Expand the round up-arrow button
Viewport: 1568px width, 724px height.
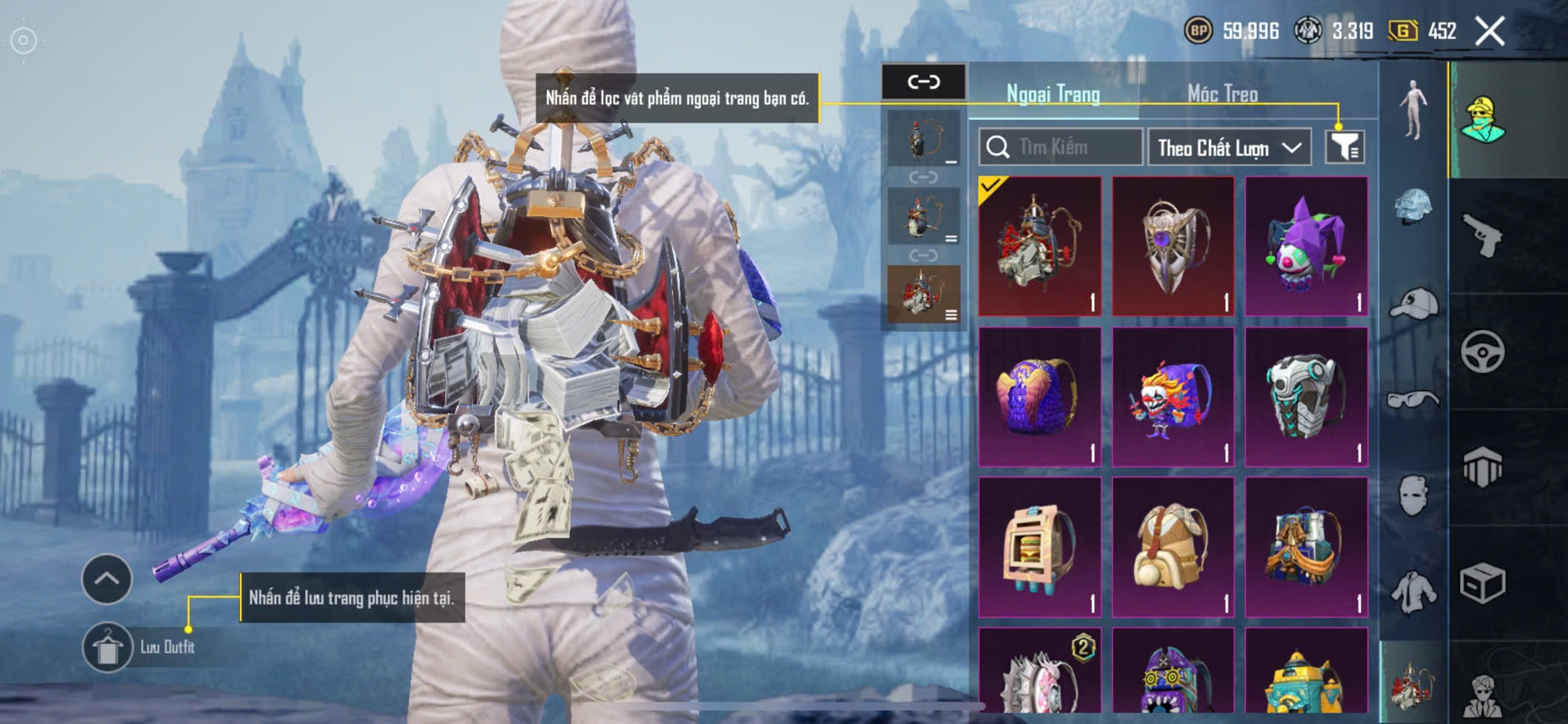pos(106,579)
